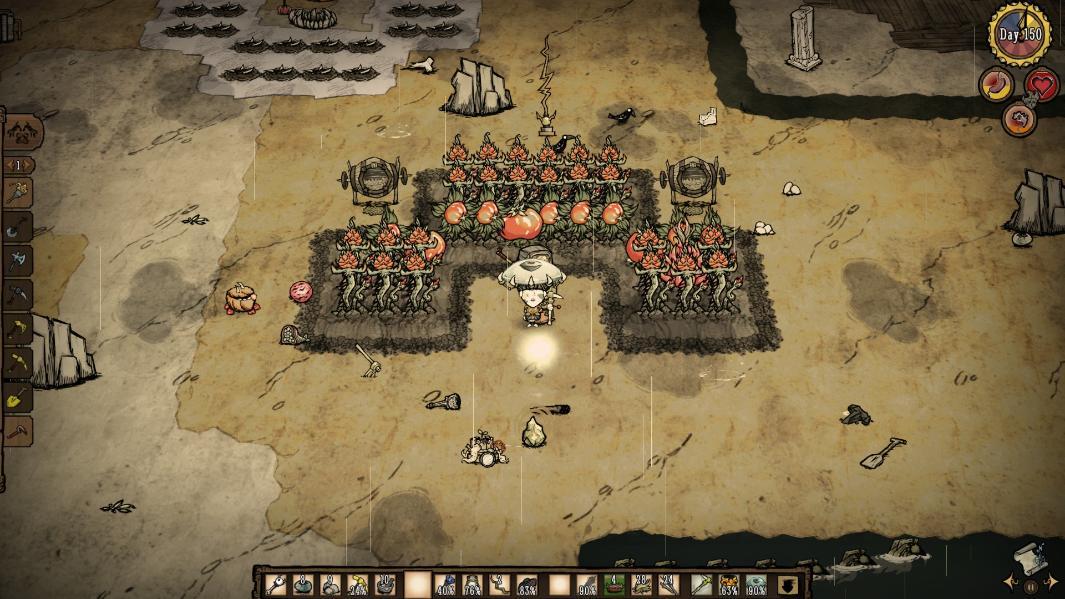Select the inventory item at 40% durability
This screenshot has height=599, width=1065.
coord(446,584)
